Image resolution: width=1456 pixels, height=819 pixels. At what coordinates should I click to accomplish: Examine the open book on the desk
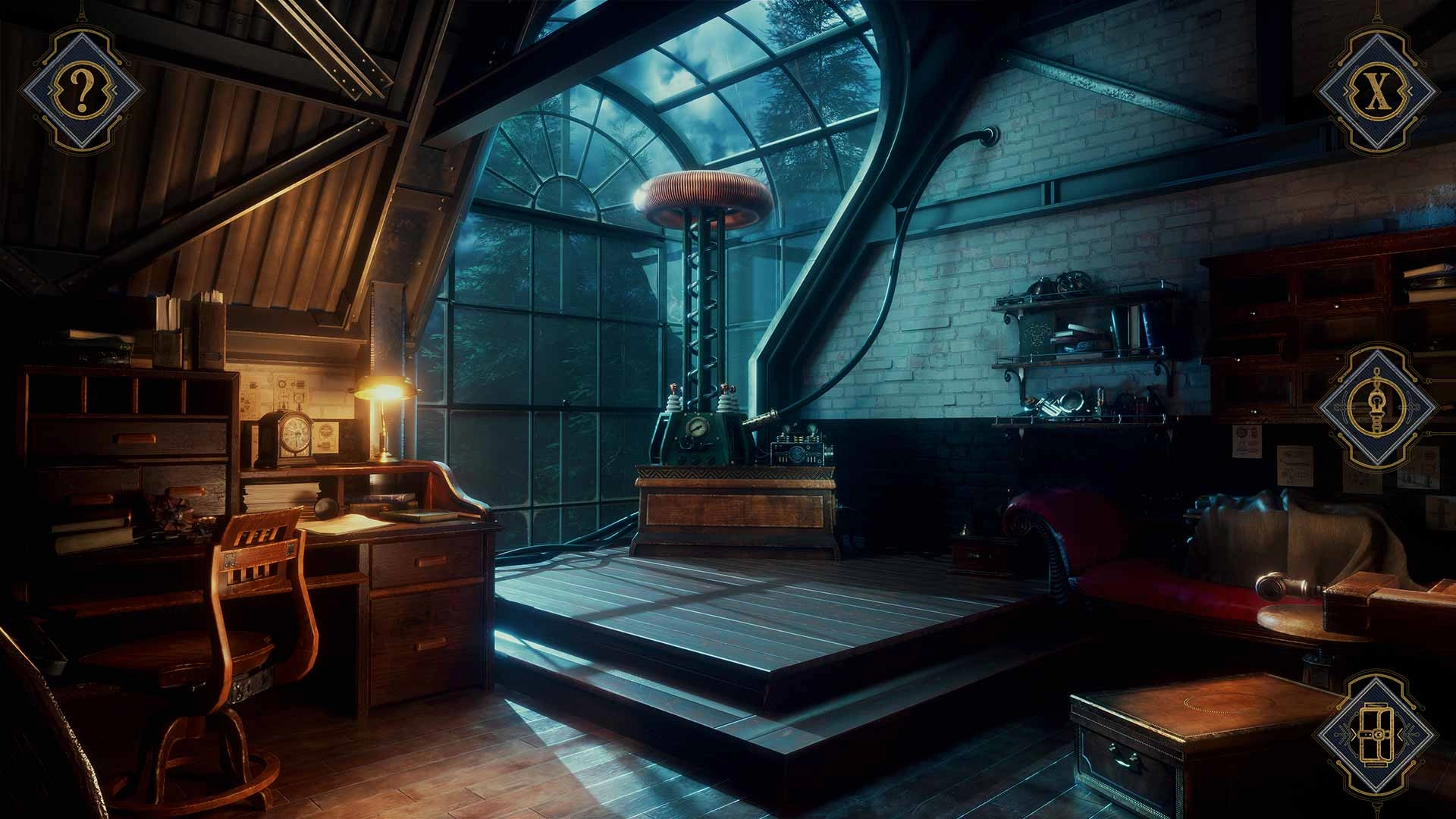coord(349,523)
